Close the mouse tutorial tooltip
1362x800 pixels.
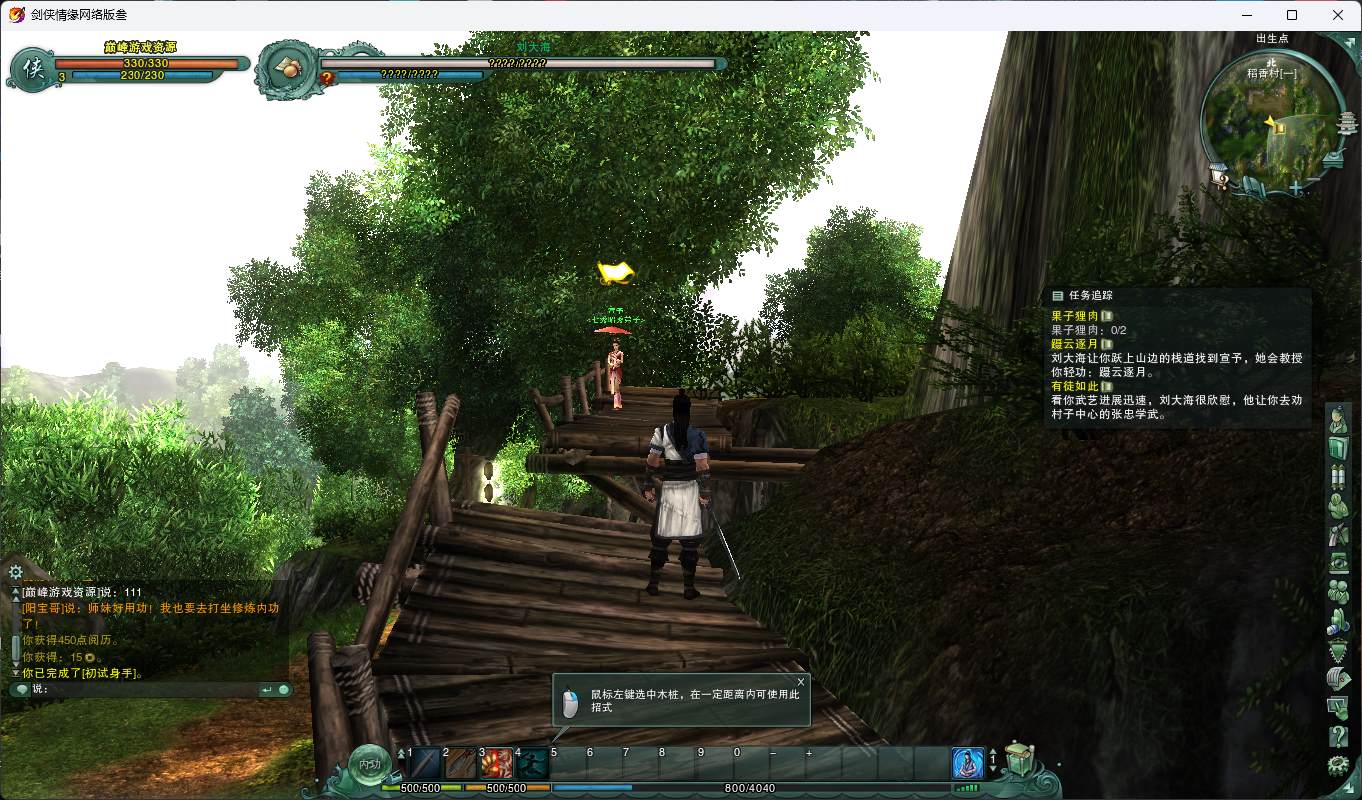[x=800, y=682]
